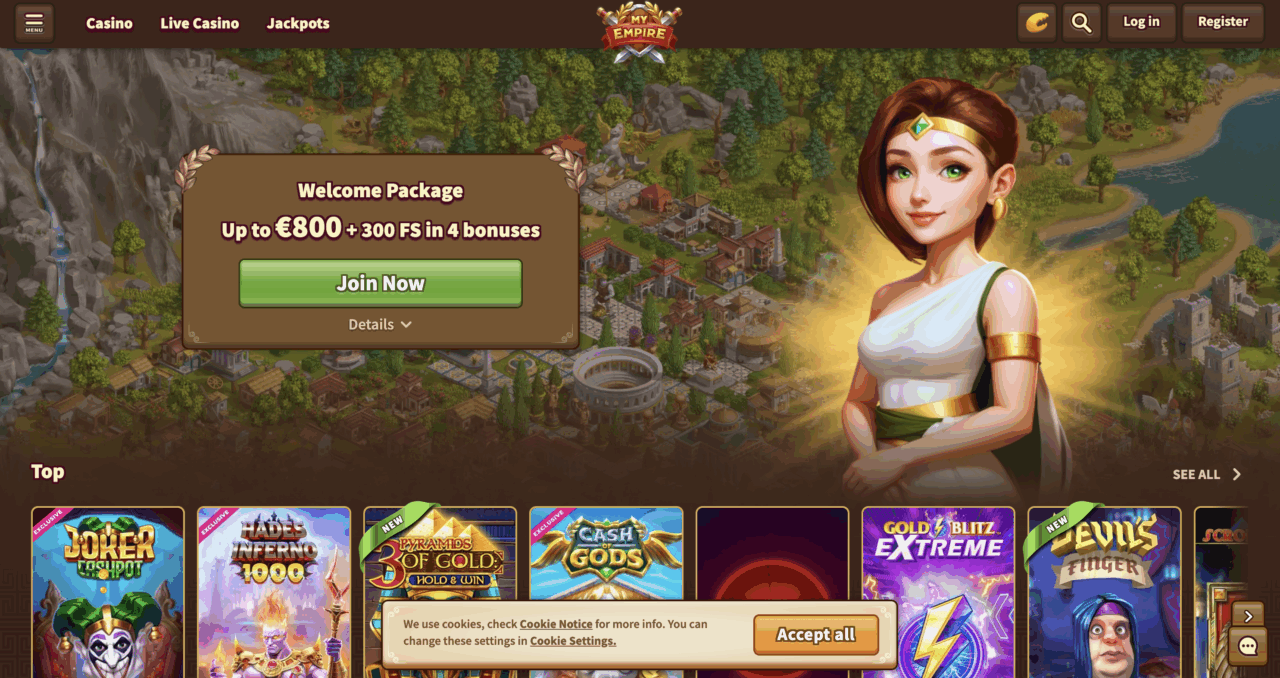Open the search magnifier
The width and height of the screenshot is (1280, 678).
[x=1081, y=22]
